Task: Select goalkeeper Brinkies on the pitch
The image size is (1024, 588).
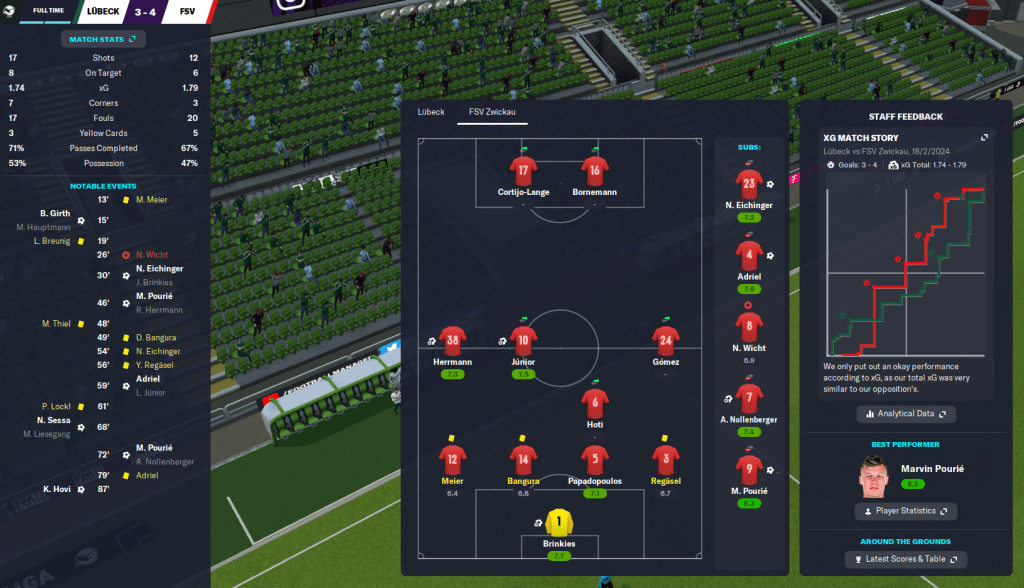Action: click(560, 522)
